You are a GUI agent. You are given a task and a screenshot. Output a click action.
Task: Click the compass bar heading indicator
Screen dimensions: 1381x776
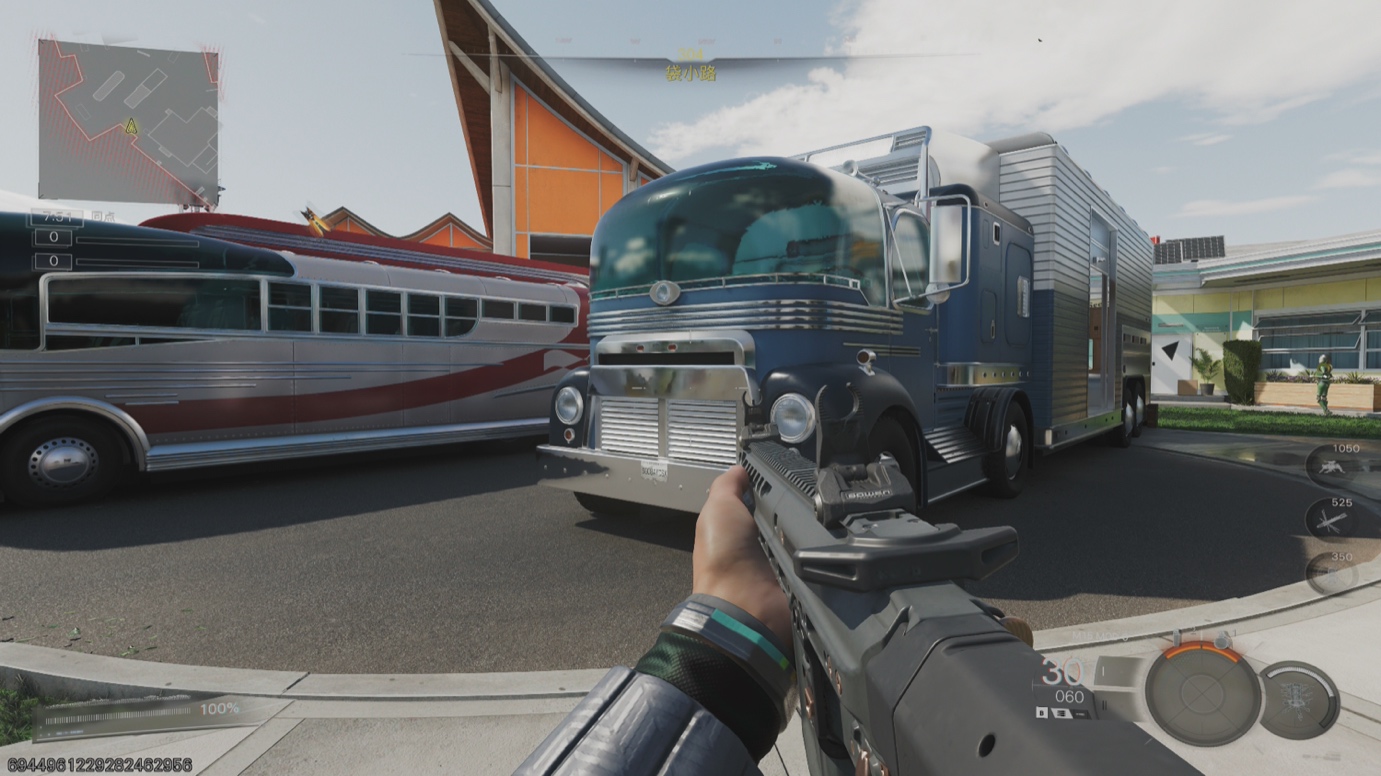tap(690, 62)
